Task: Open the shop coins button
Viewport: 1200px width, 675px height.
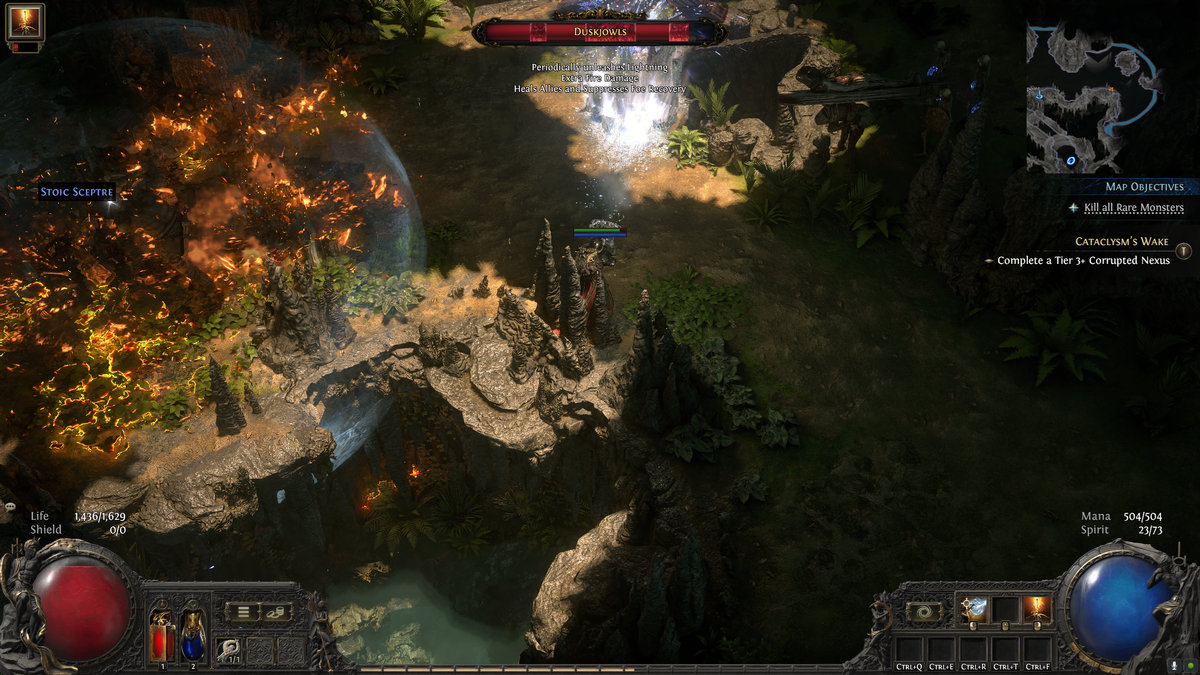Action: pos(275,612)
